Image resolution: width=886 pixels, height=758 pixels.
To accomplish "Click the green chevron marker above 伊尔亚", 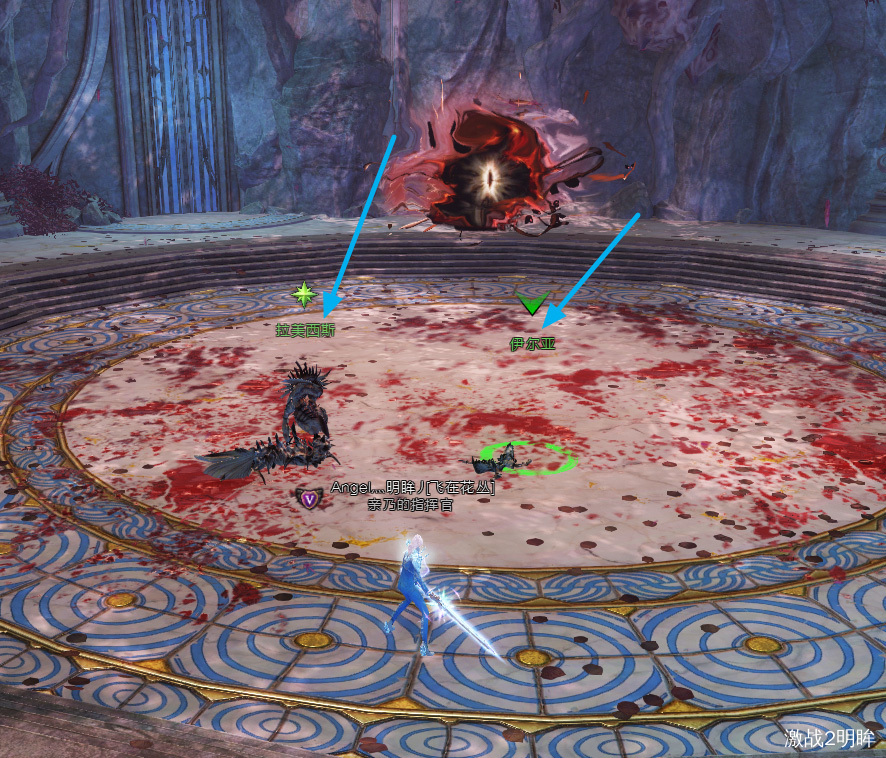I will click(530, 304).
